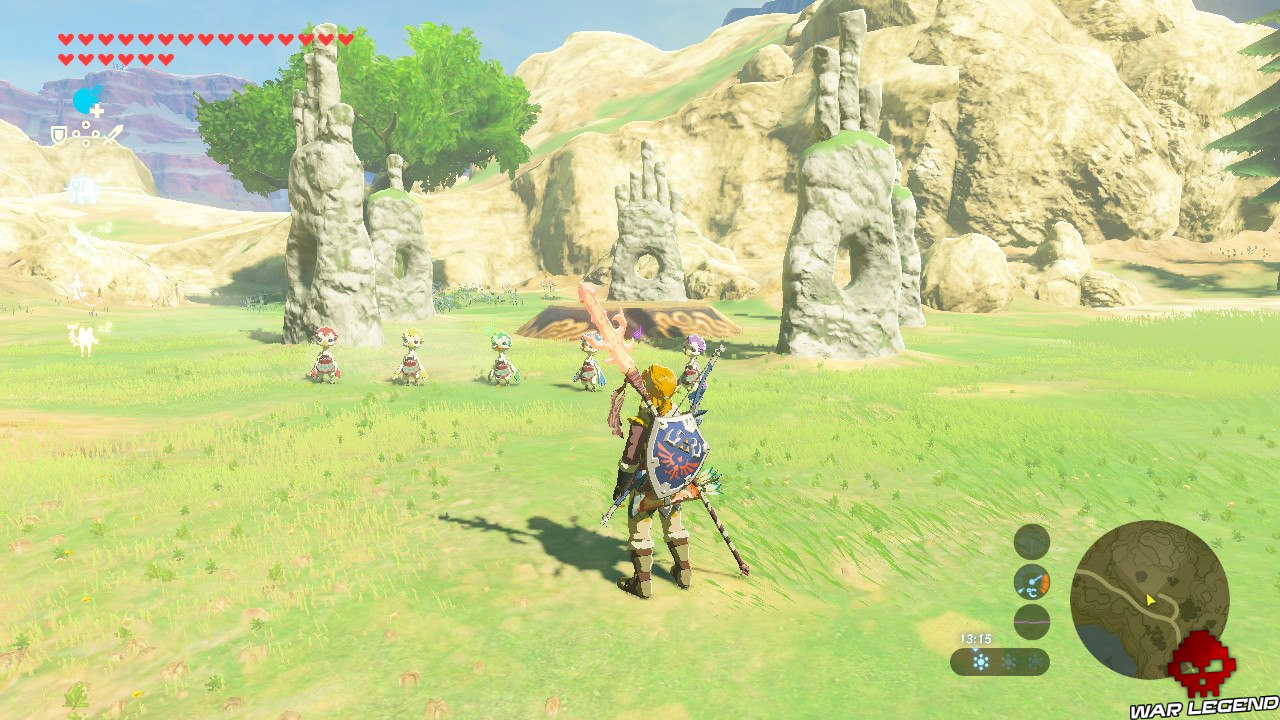Click the temperature gauge dial
The width and height of the screenshot is (1280, 720).
tap(1032, 580)
